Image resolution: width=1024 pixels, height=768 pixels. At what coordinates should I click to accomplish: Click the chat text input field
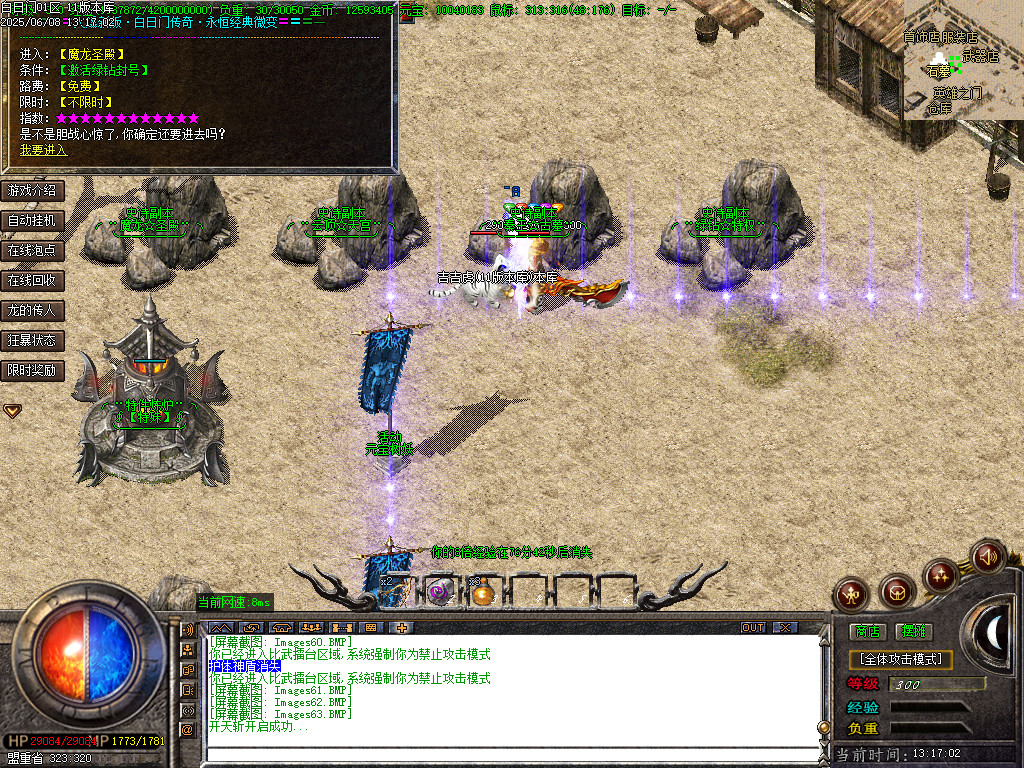[x=510, y=754]
